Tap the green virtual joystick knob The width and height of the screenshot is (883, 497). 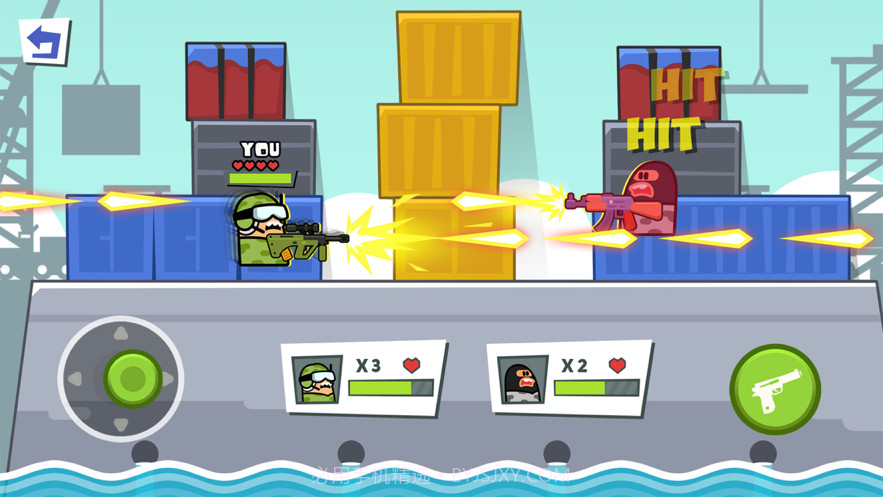click(x=132, y=378)
